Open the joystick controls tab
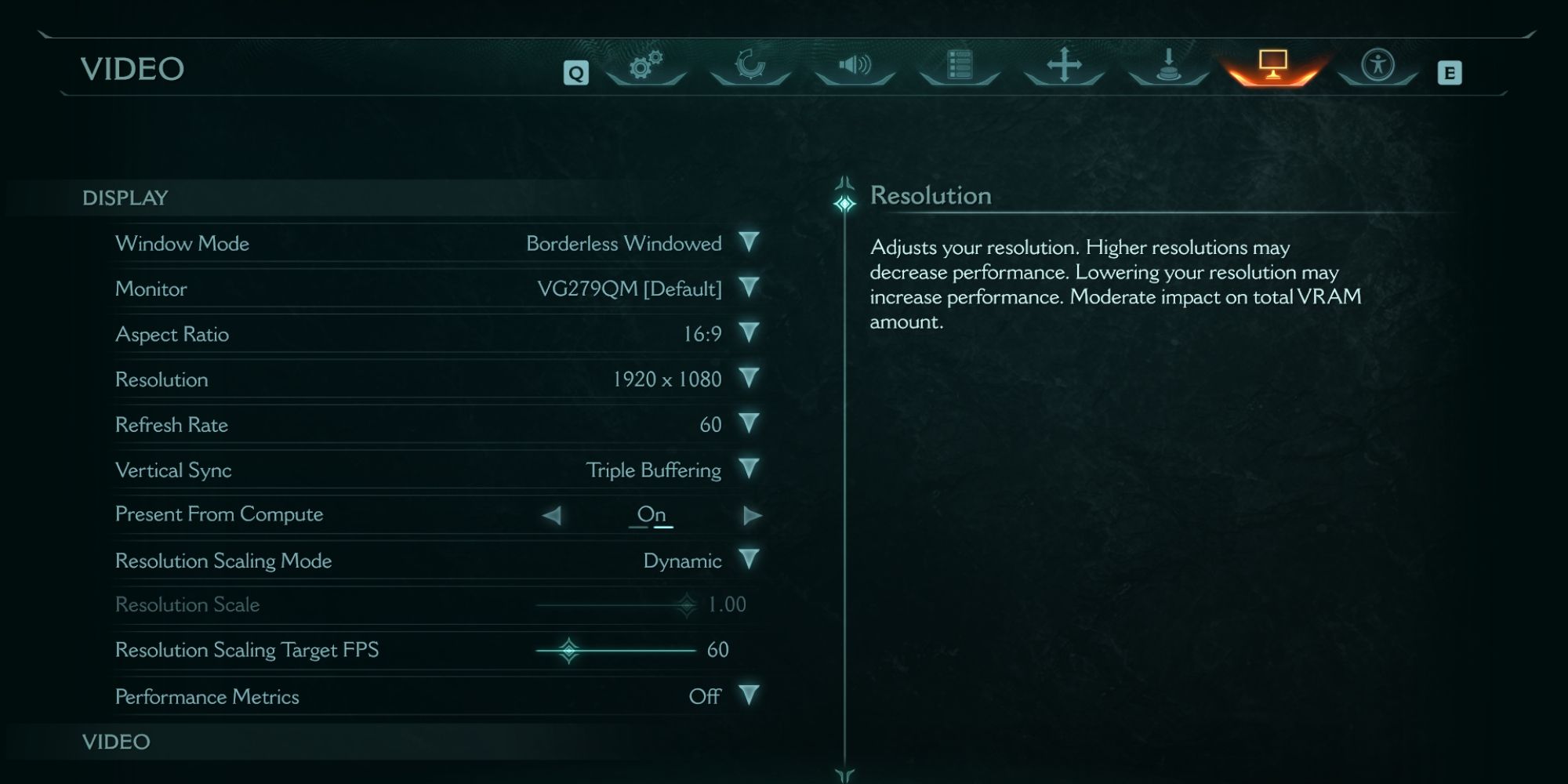The width and height of the screenshot is (1568, 784). coord(1168,65)
